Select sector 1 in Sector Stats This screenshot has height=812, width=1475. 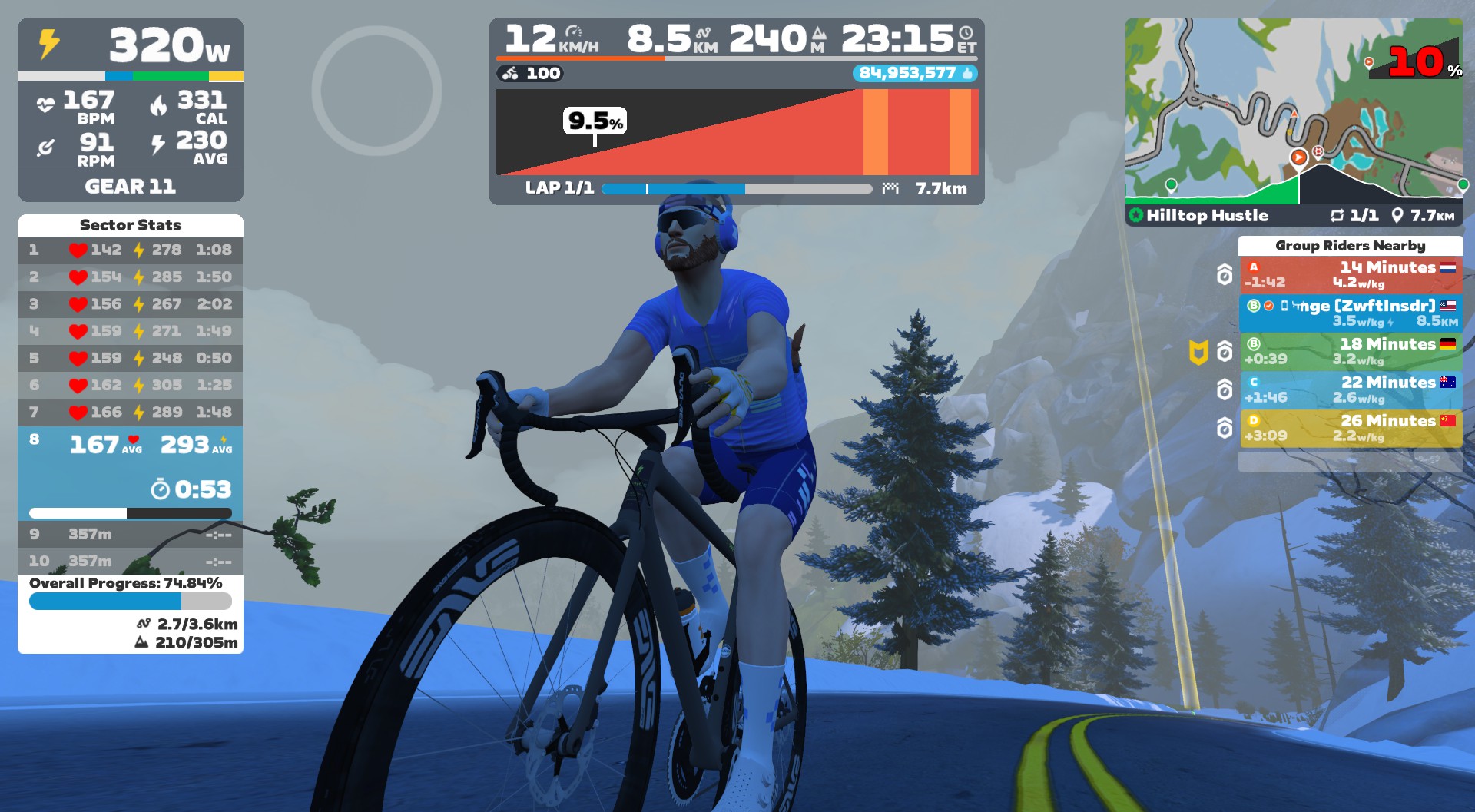[x=130, y=250]
